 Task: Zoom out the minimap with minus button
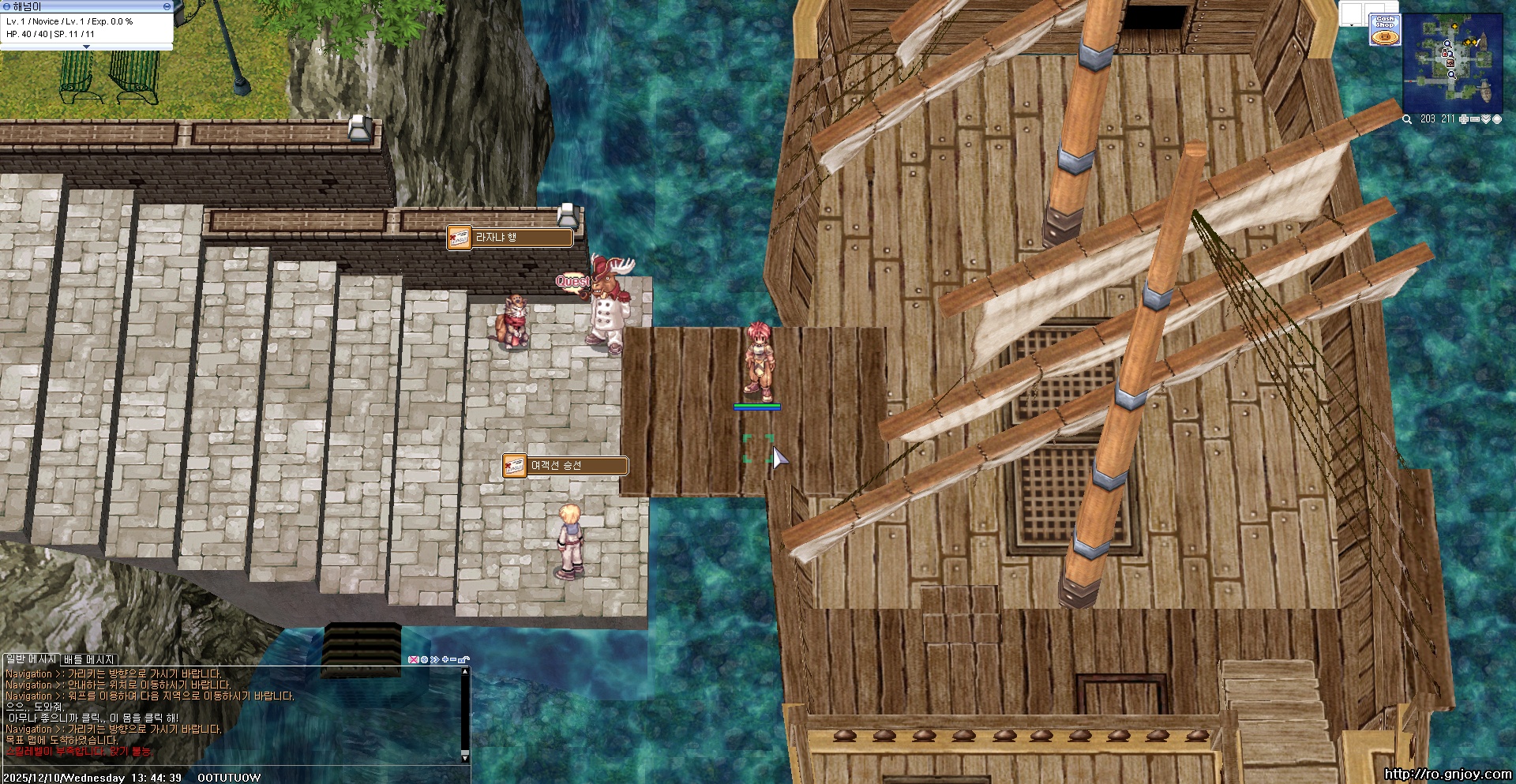(1475, 119)
